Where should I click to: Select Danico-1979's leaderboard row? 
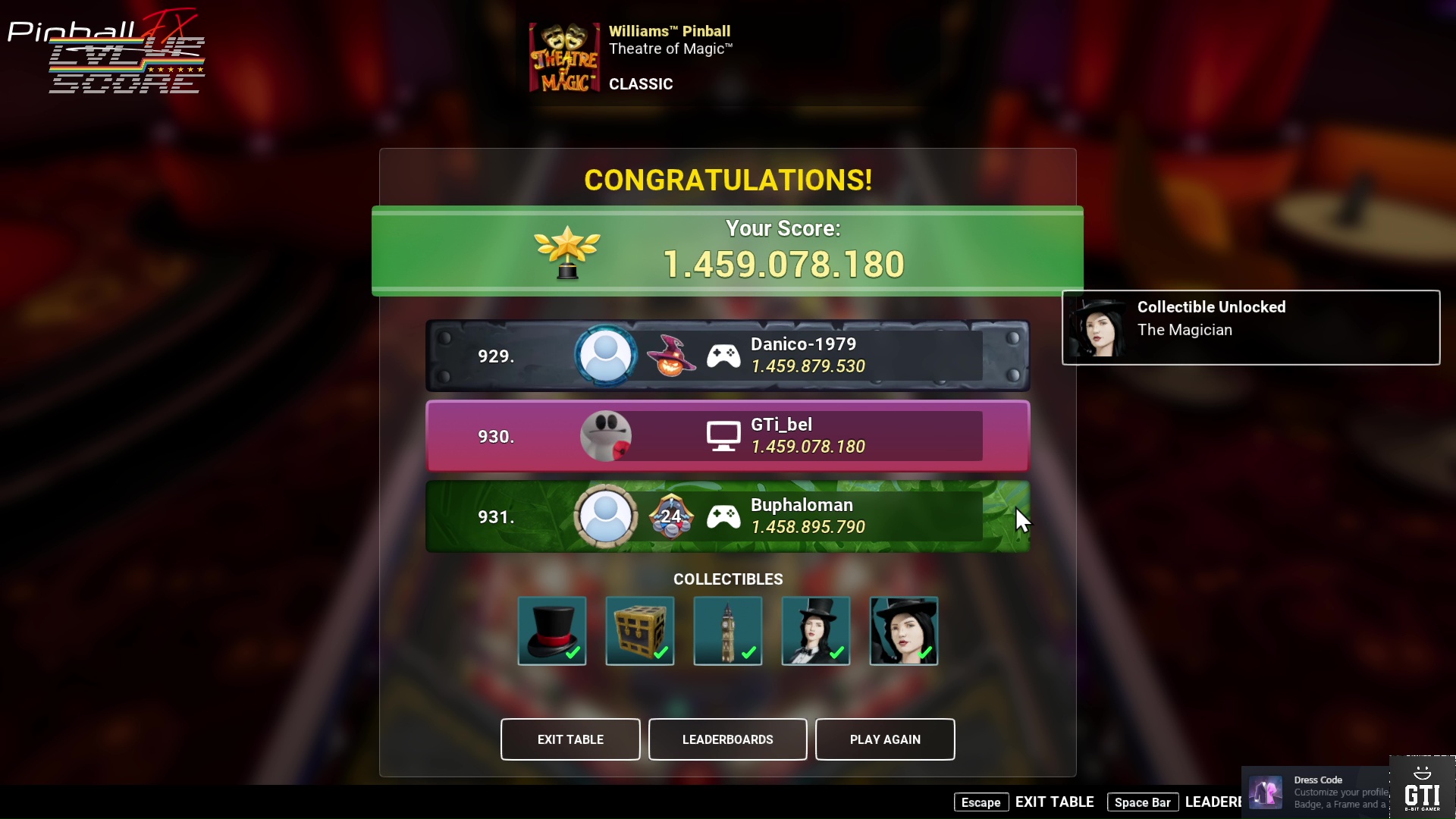click(727, 356)
